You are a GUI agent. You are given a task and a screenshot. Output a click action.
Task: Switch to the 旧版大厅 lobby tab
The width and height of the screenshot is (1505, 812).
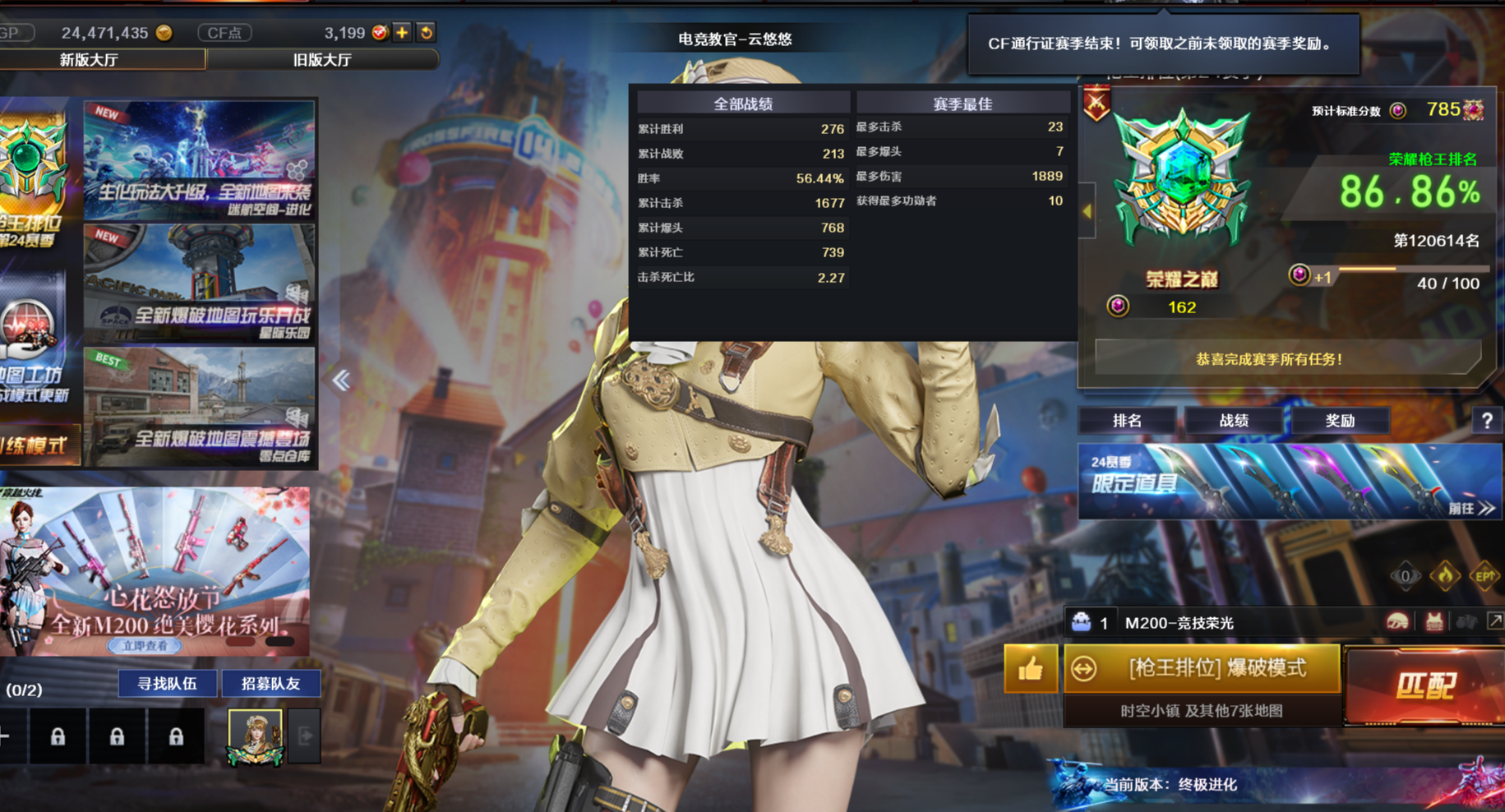tap(322, 60)
